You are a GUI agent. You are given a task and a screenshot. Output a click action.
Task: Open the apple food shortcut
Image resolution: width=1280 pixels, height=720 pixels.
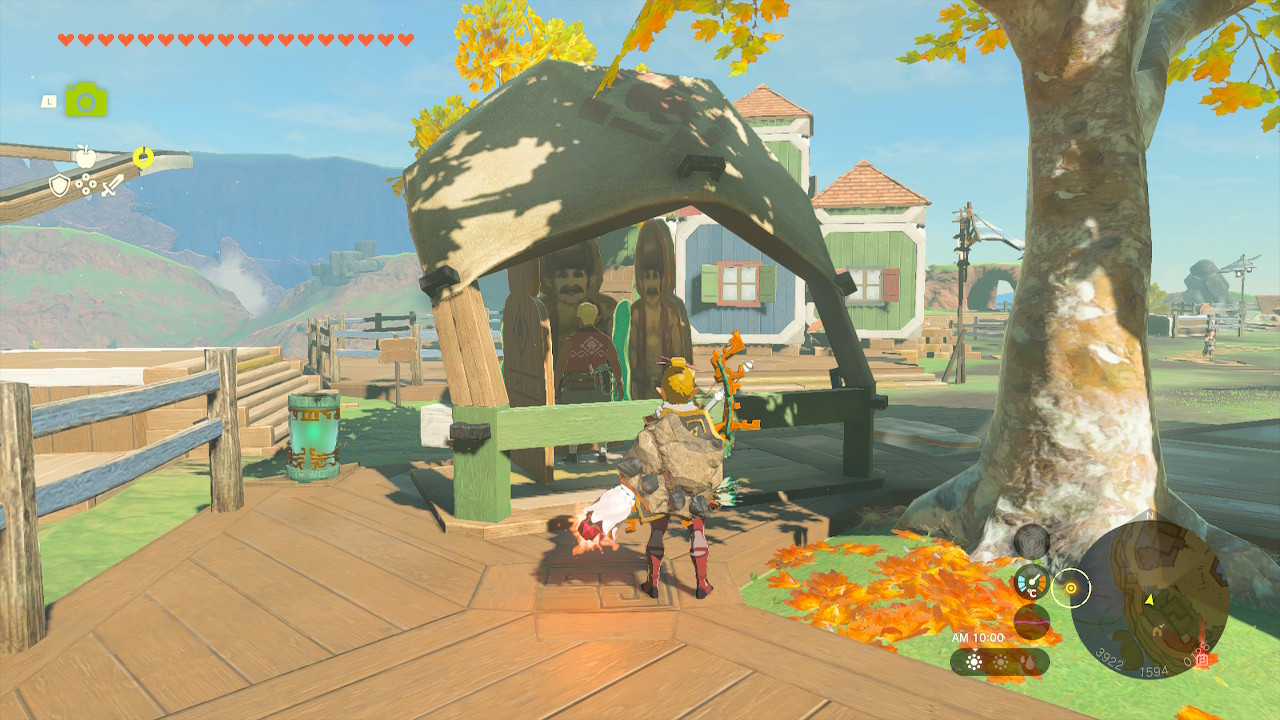pyautogui.click(x=86, y=156)
